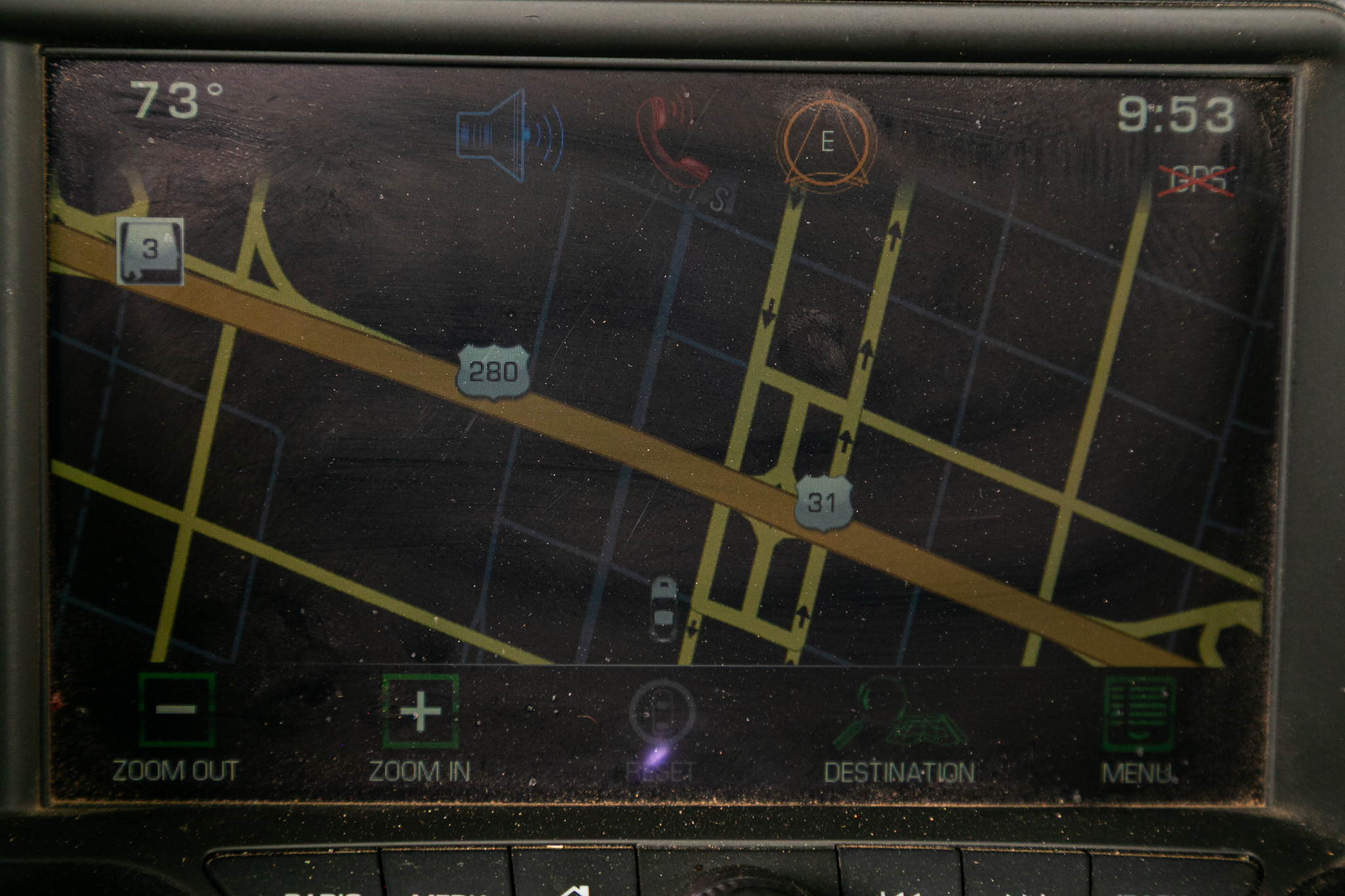This screenshot has height=896, width=1345.
Task: Tap the blue speaker volume icon
Action: [510, 135]
